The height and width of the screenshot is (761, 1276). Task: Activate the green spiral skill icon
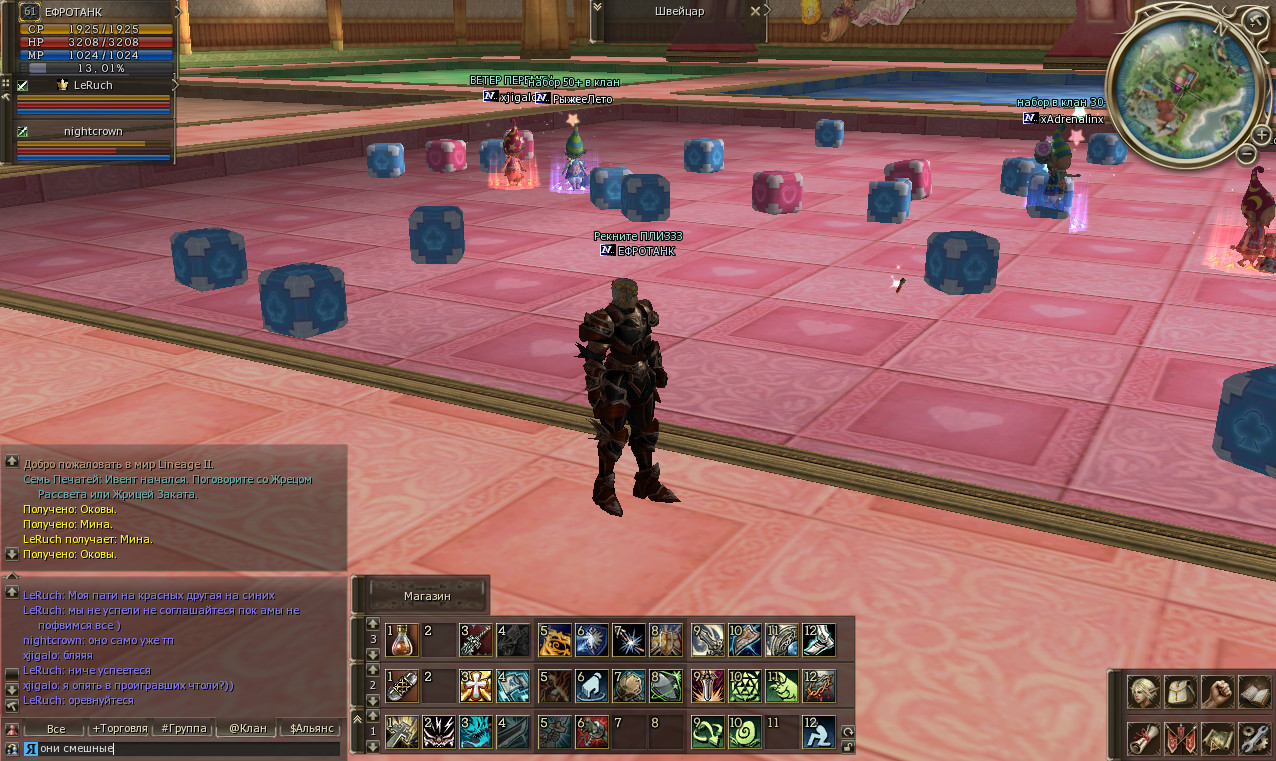click(x=744, y=732)
